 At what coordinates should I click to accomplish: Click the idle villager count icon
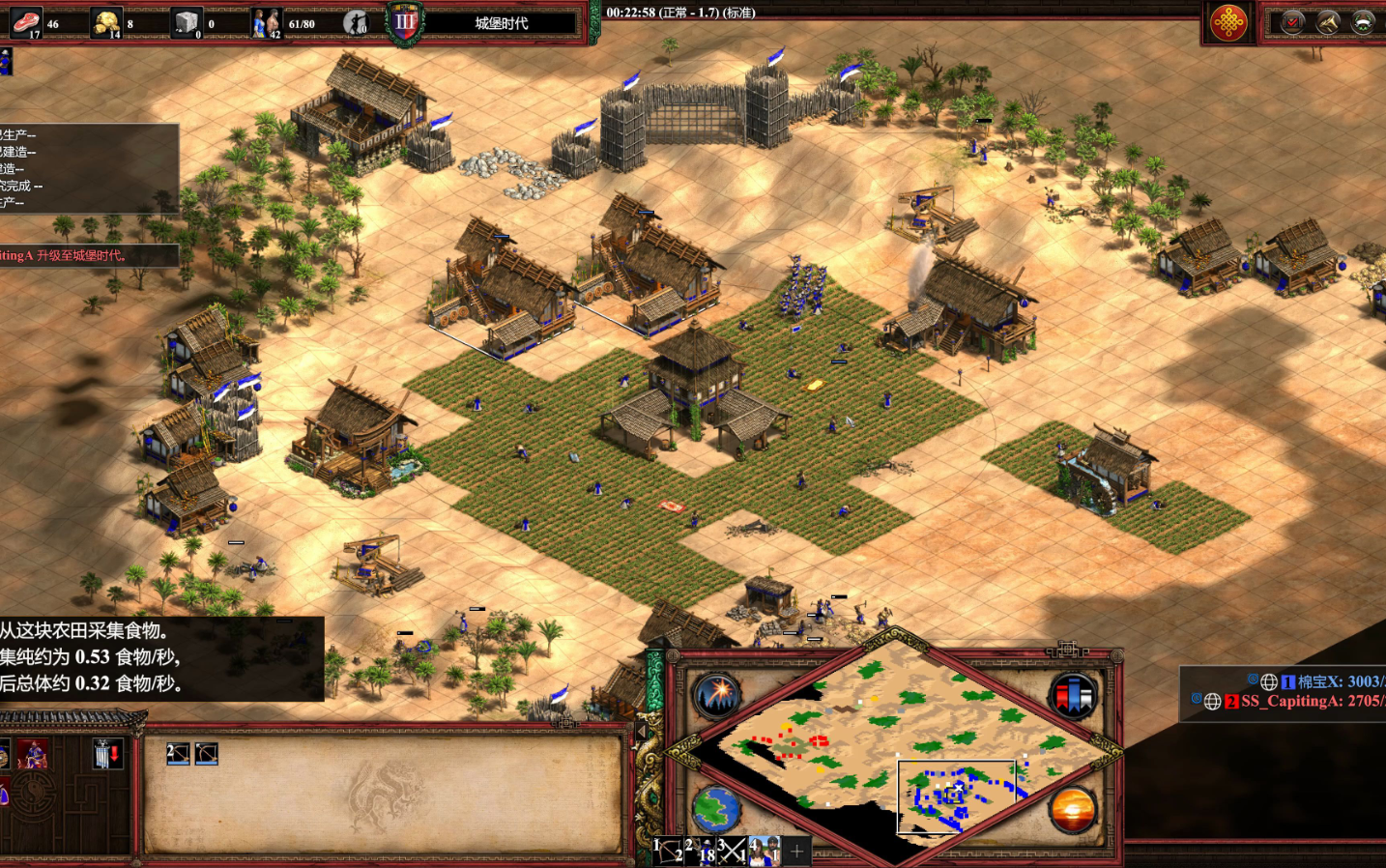357,22
